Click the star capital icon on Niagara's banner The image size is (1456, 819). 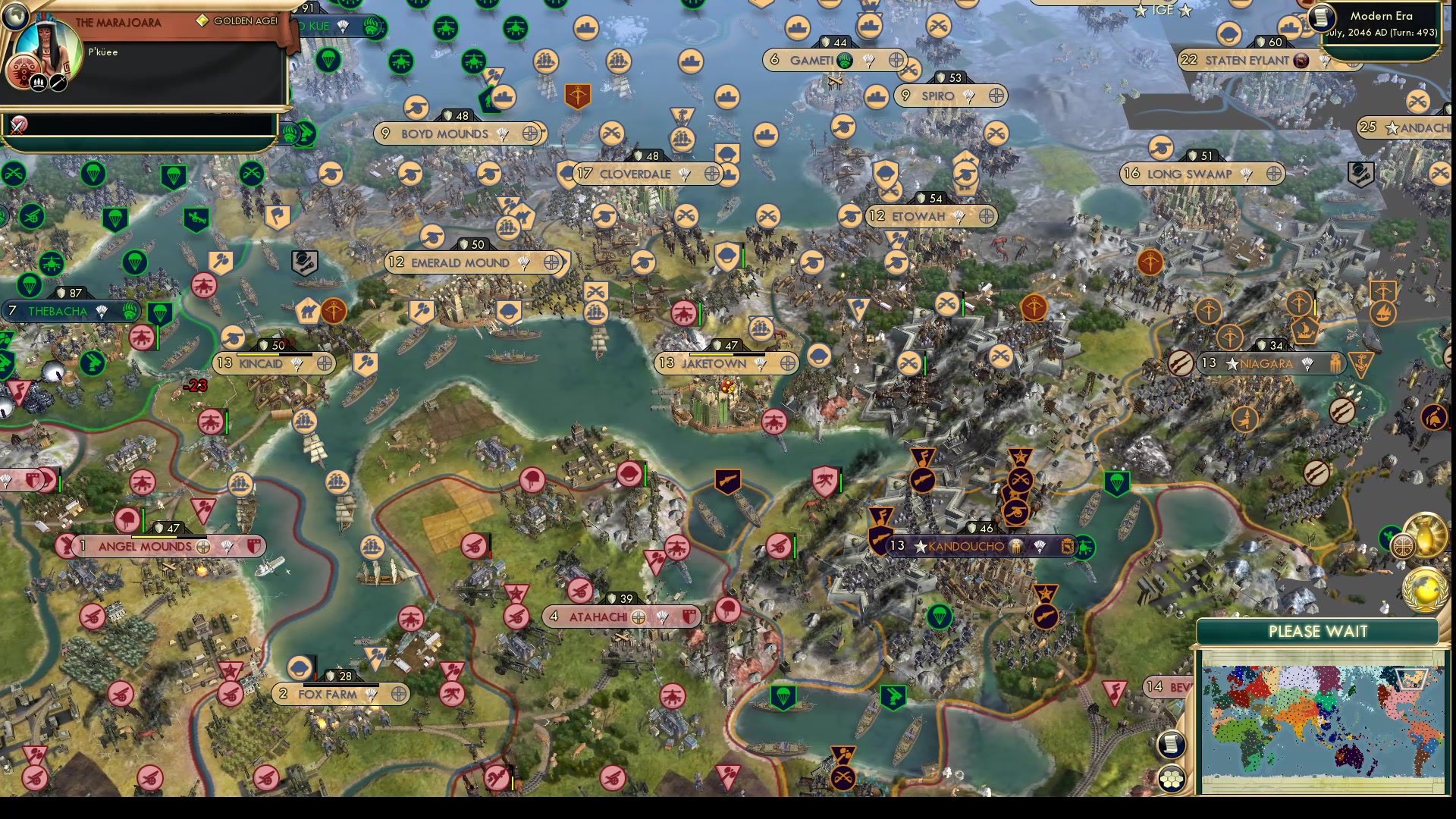1232,363
